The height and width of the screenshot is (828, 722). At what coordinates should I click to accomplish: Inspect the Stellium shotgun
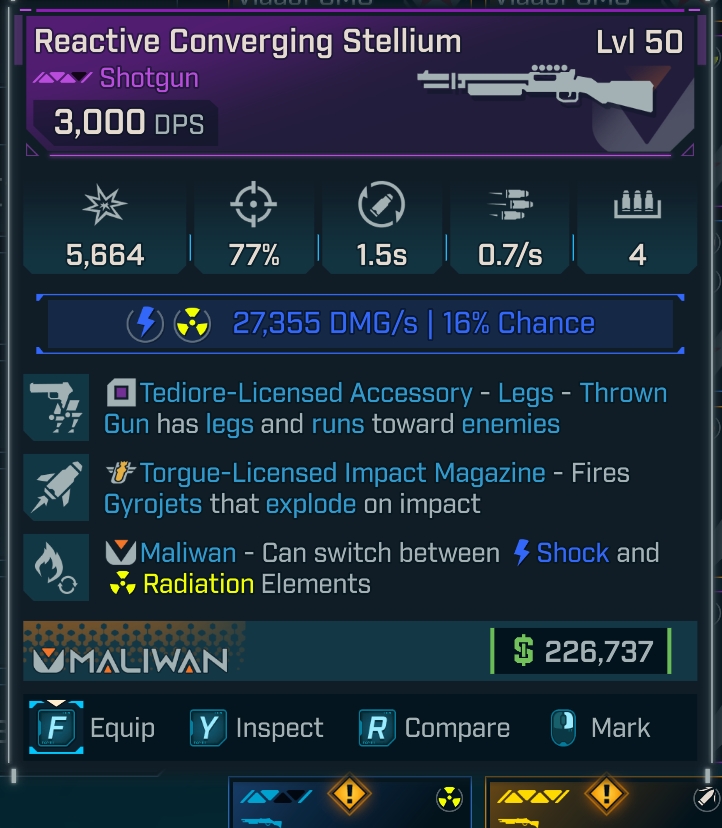pyautogui.click(x=257, y=728)
